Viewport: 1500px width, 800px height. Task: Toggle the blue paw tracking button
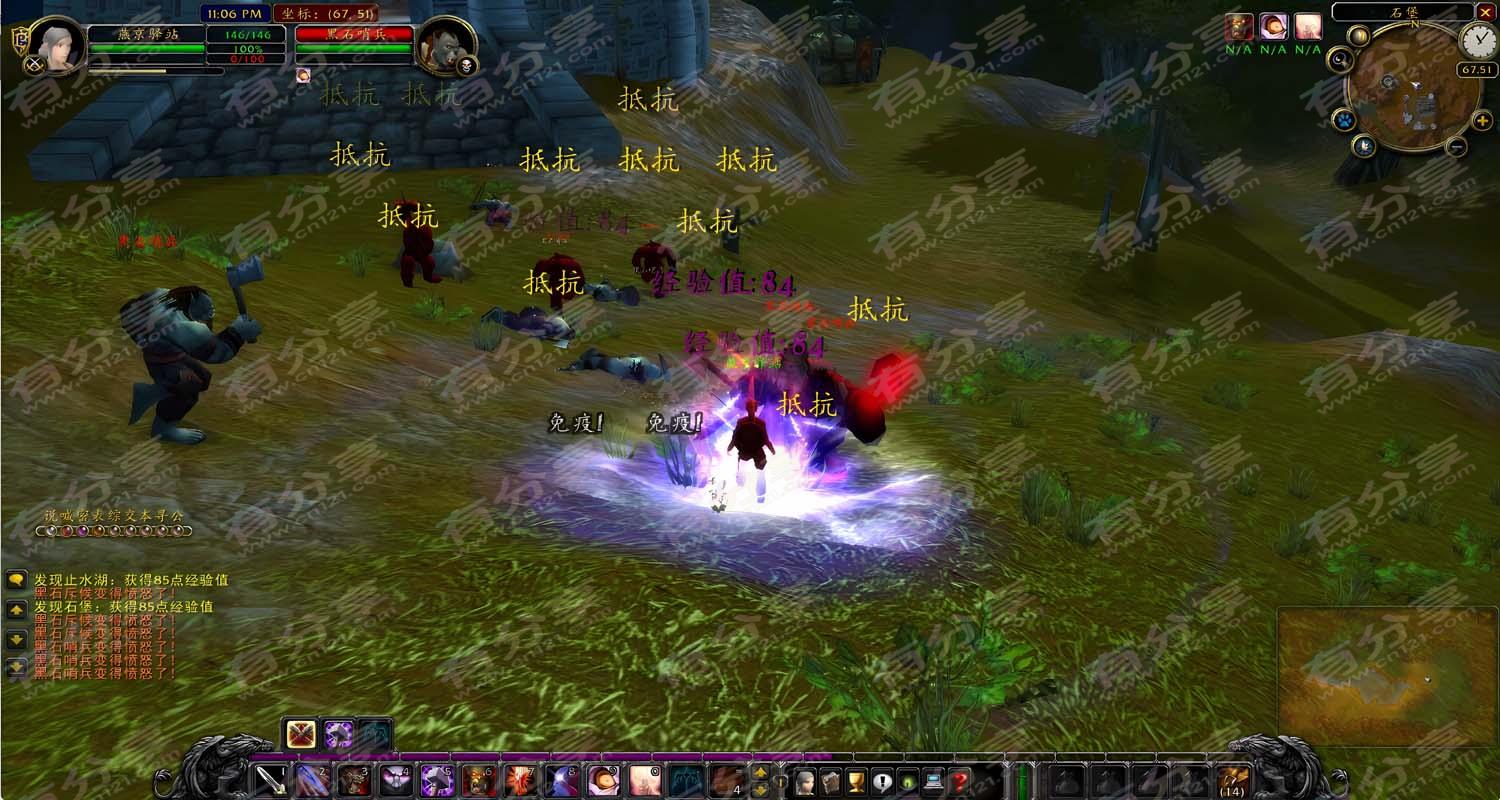click(1344, 121)
